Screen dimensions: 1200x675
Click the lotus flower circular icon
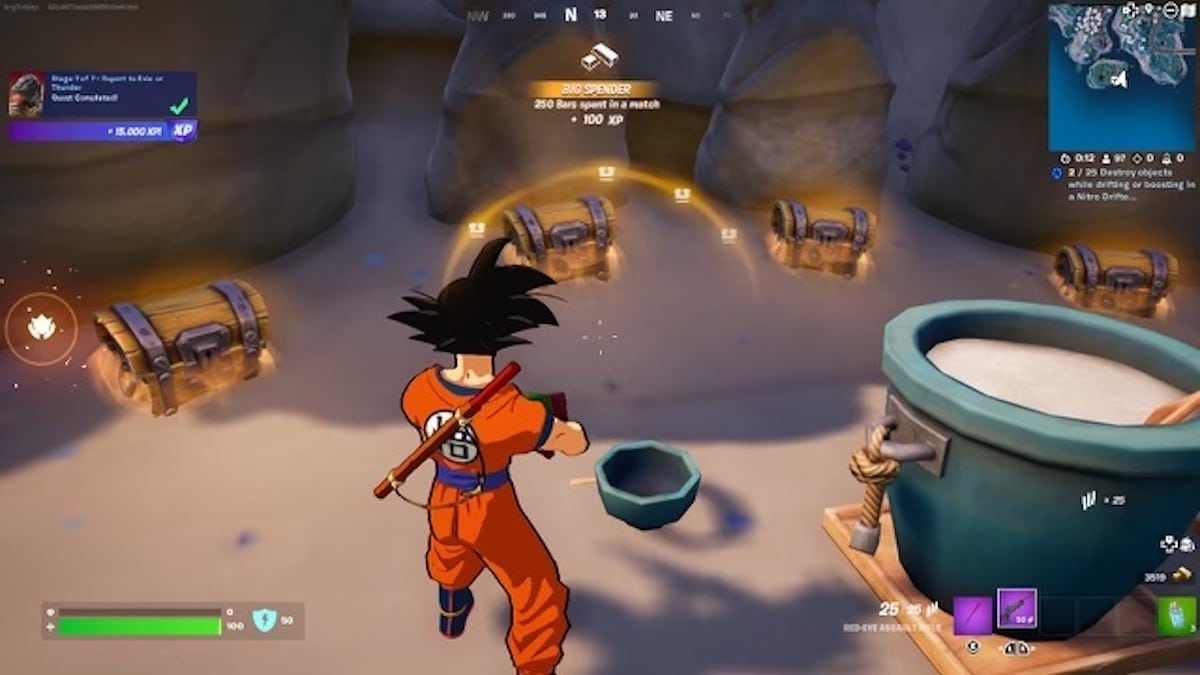tap(41, 327)
